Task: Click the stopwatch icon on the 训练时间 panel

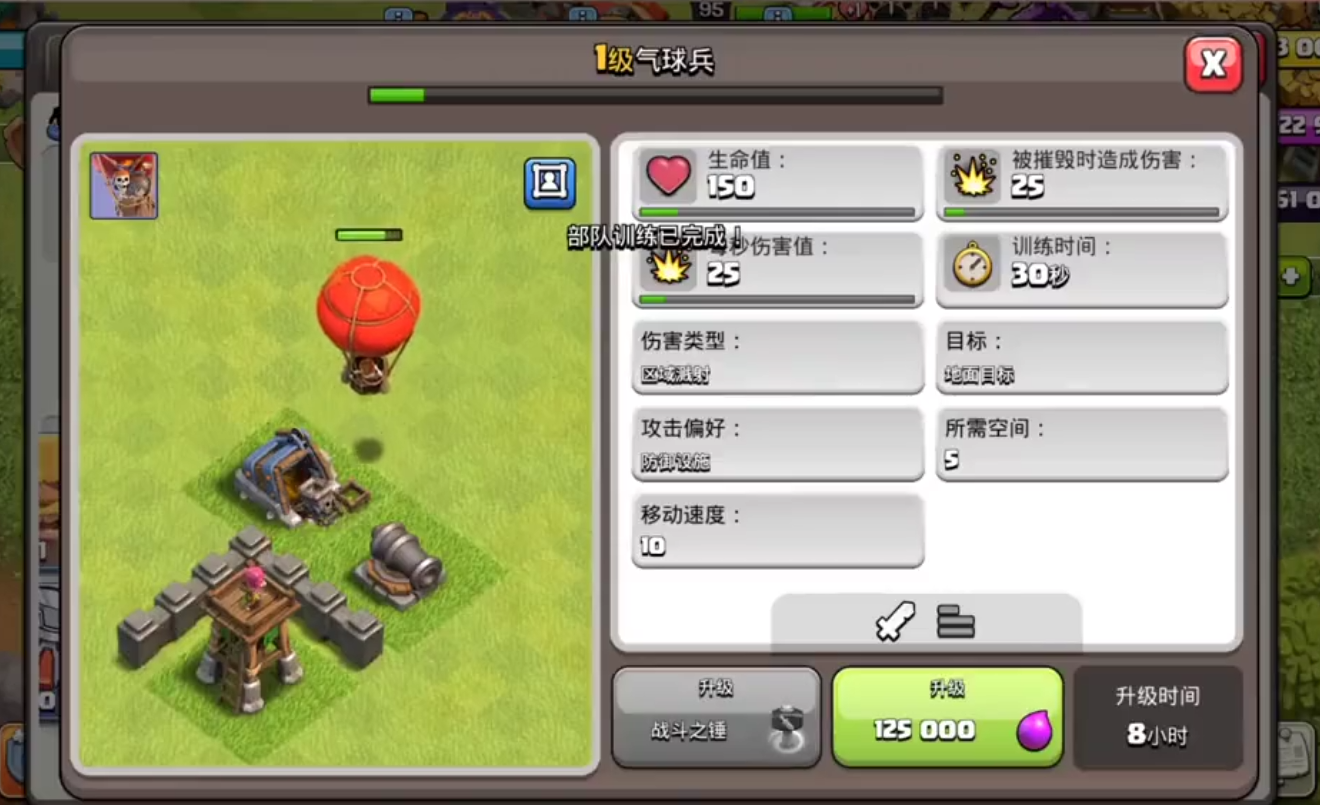Action: pyautogui.click(x=973, y=270)
